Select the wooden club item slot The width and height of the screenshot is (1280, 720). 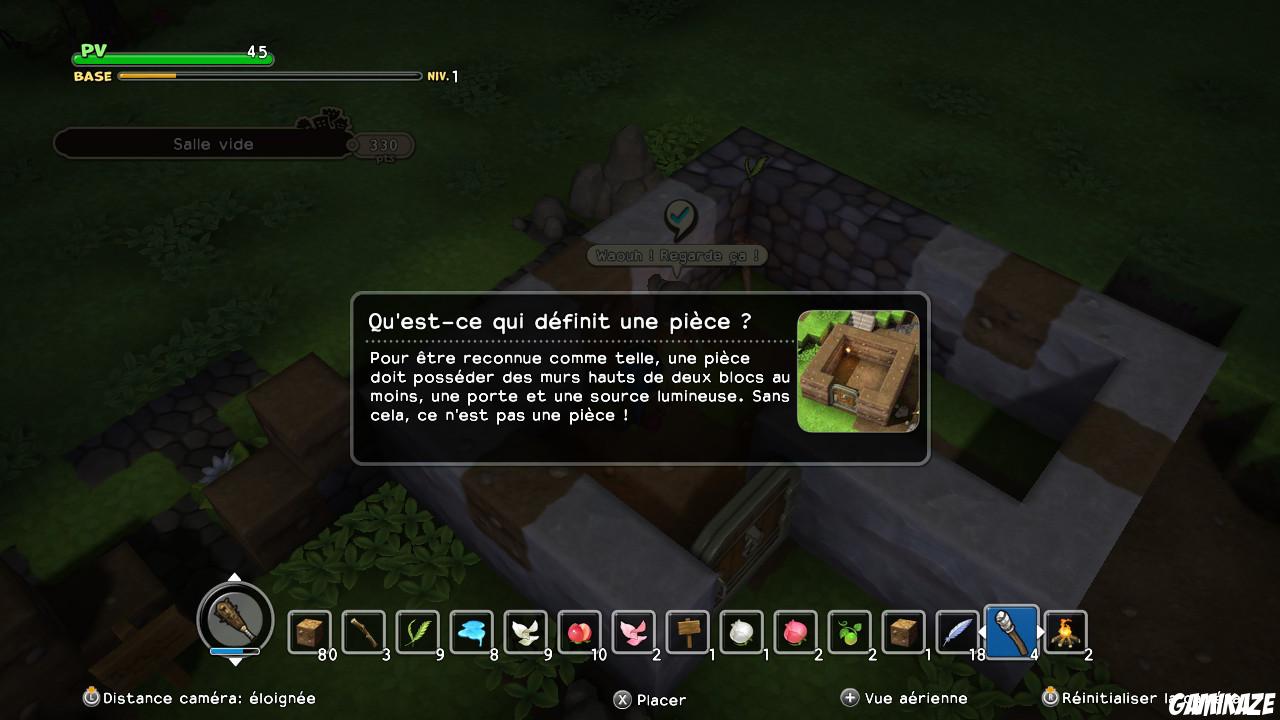coord(365,630)
